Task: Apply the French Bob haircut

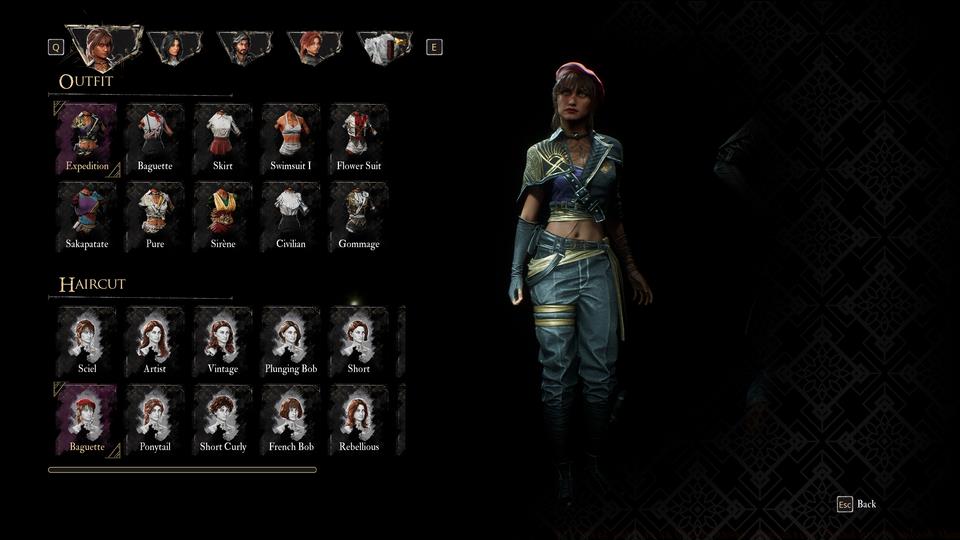Action: point(291,419)
